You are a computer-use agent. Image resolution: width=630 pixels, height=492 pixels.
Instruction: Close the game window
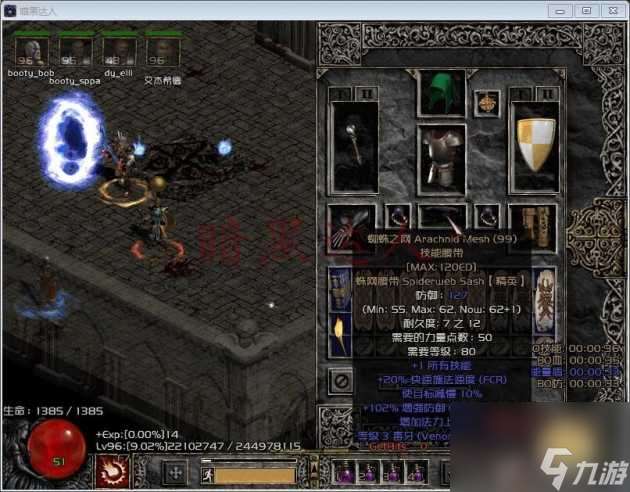[x=611, y=10]
